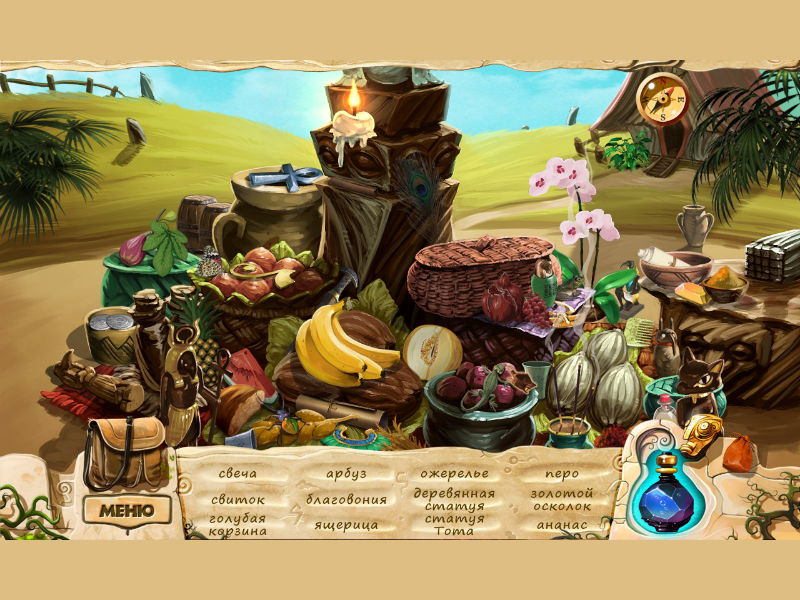Select the word свеча in the list
800x600 pixels.
click(x=238, y=472)
